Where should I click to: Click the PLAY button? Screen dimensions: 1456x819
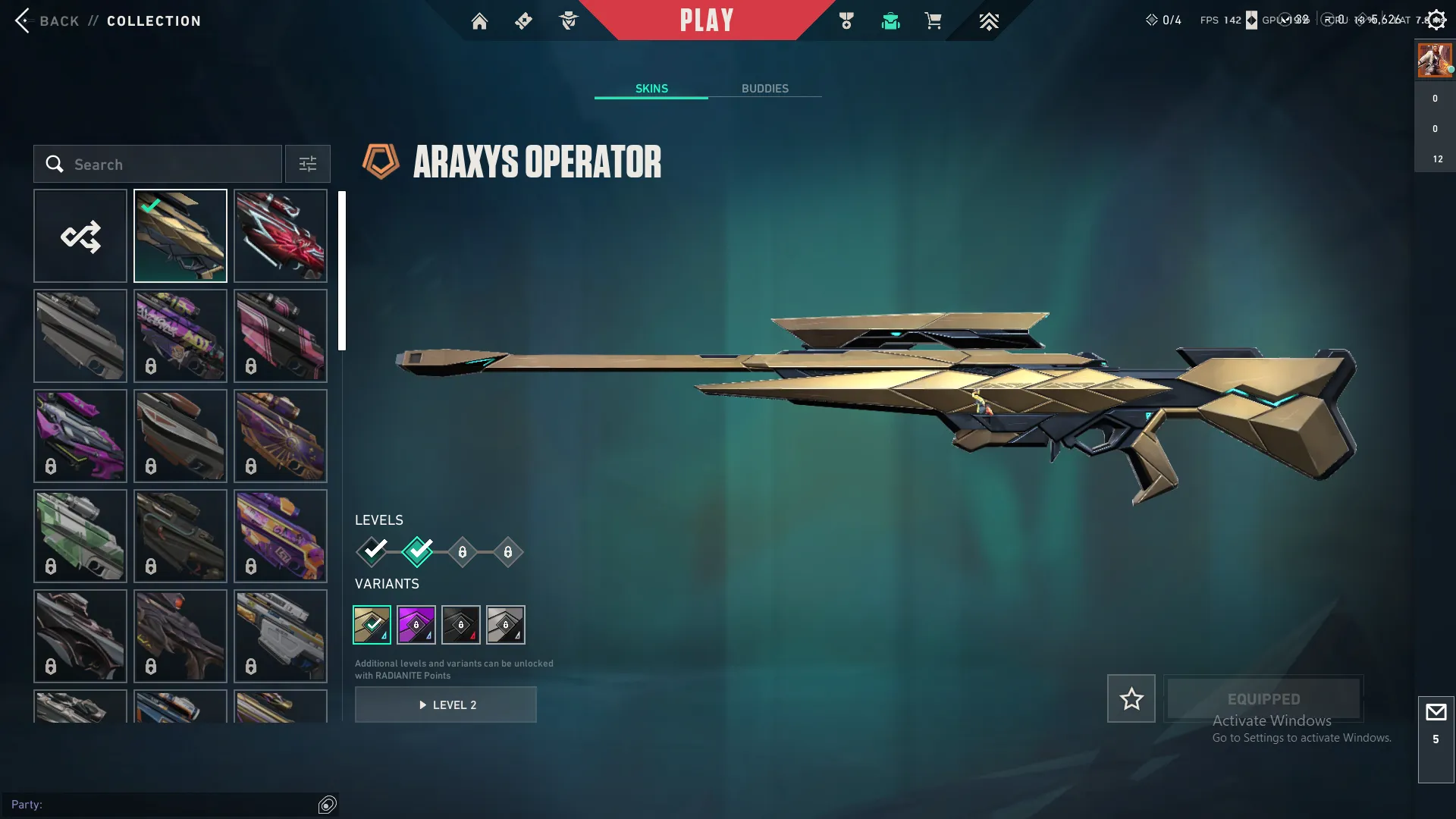(706, 20)
